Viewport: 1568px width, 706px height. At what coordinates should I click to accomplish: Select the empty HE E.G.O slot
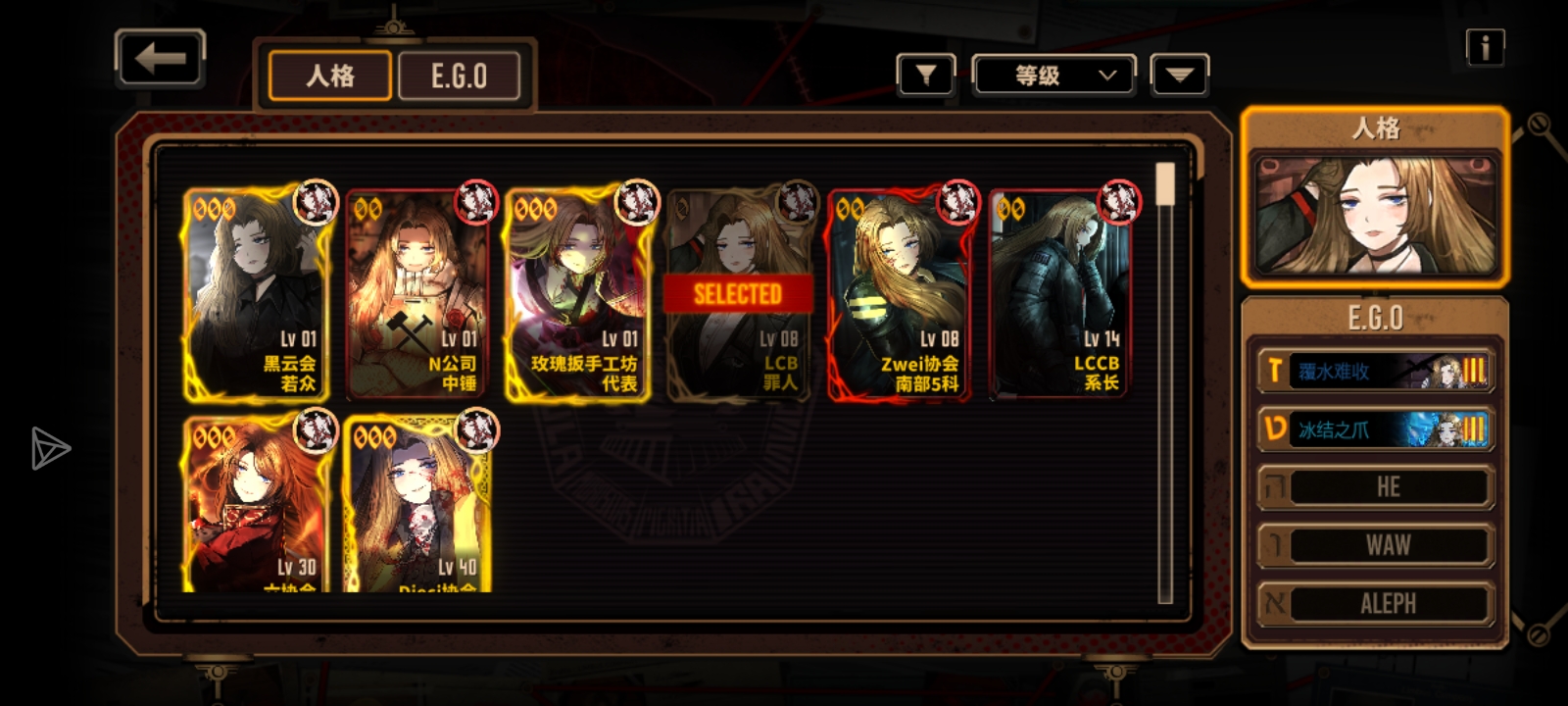pos(1375,487)
